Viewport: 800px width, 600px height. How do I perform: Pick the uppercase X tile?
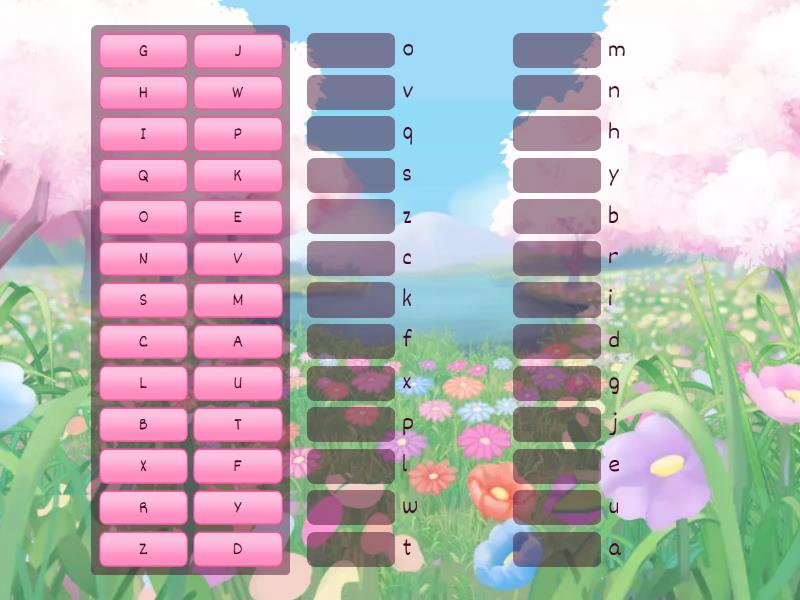click(143, 466)
